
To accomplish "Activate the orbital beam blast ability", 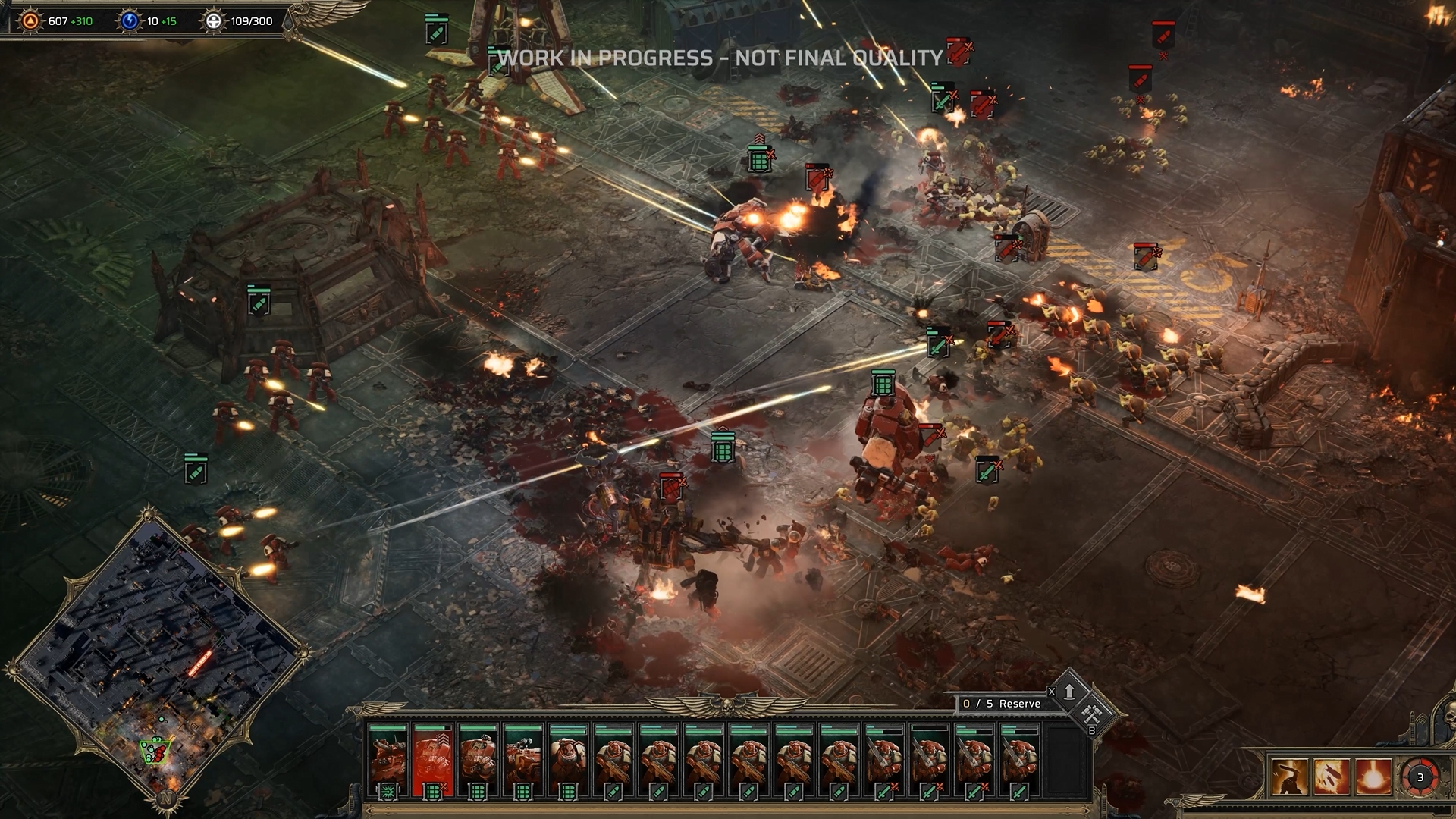I will click(1373, 777).
